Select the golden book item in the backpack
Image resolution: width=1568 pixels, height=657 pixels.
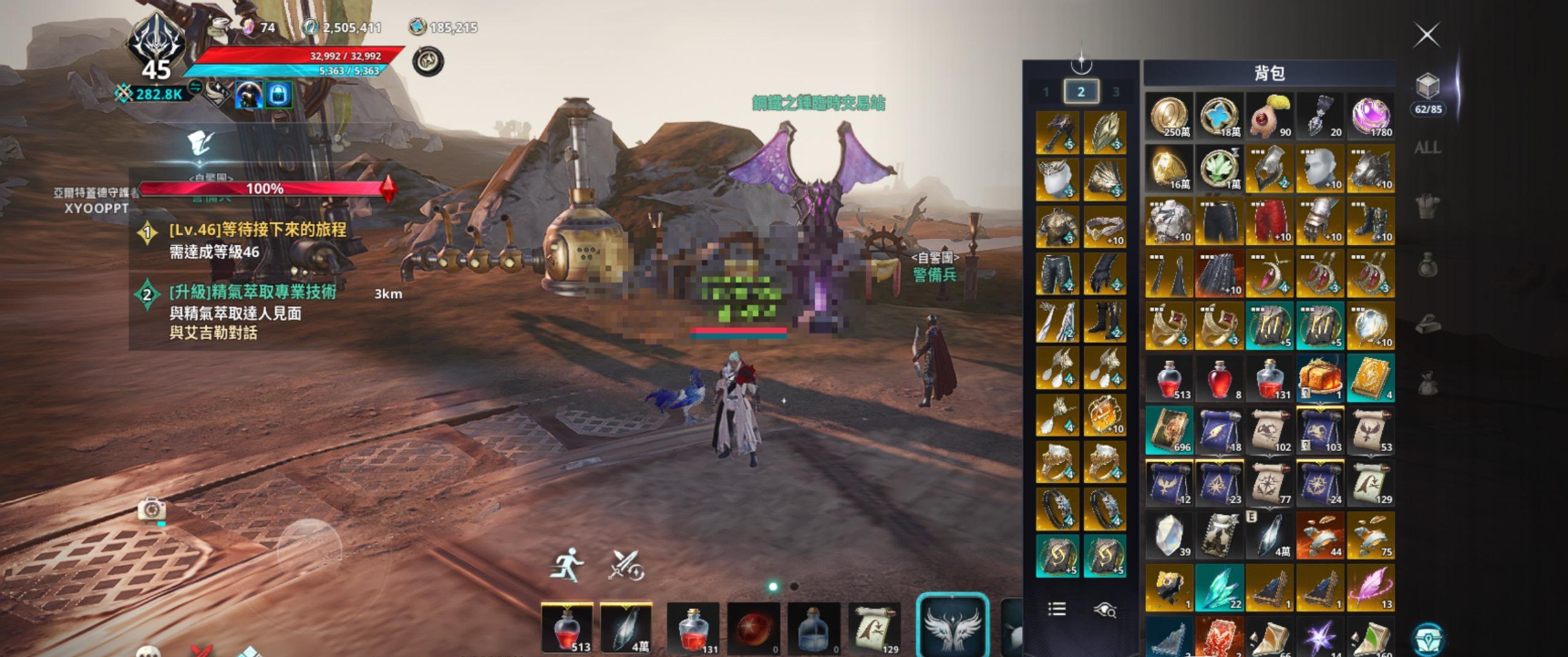(x=1370, y=378)
